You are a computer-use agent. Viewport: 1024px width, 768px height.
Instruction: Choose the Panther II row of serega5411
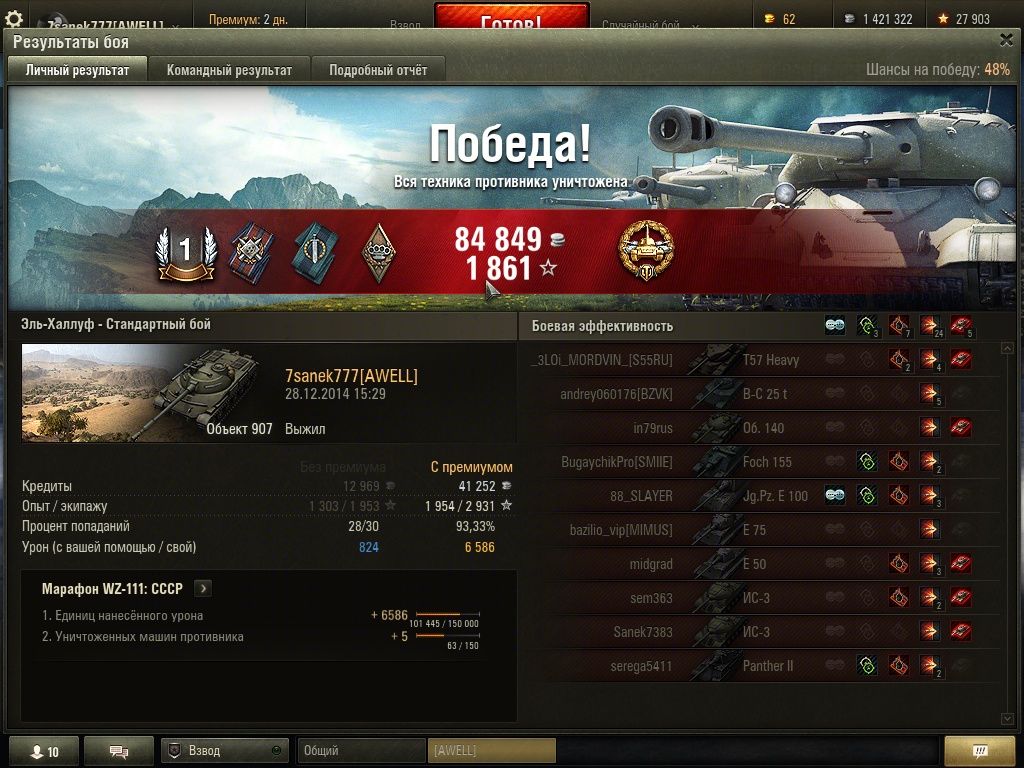point(760,666)
